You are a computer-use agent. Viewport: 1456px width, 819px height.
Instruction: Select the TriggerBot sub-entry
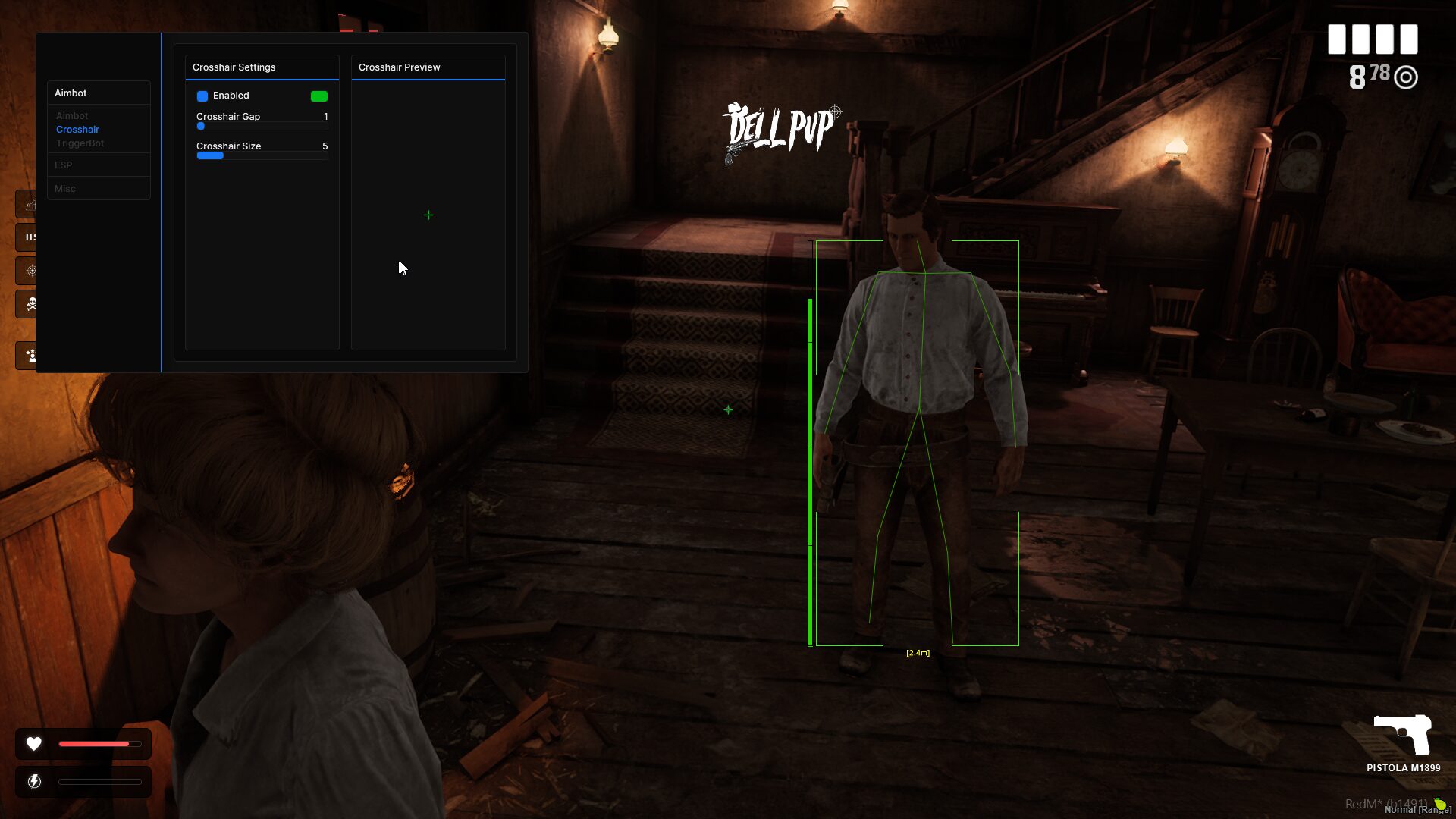(80, 143)
